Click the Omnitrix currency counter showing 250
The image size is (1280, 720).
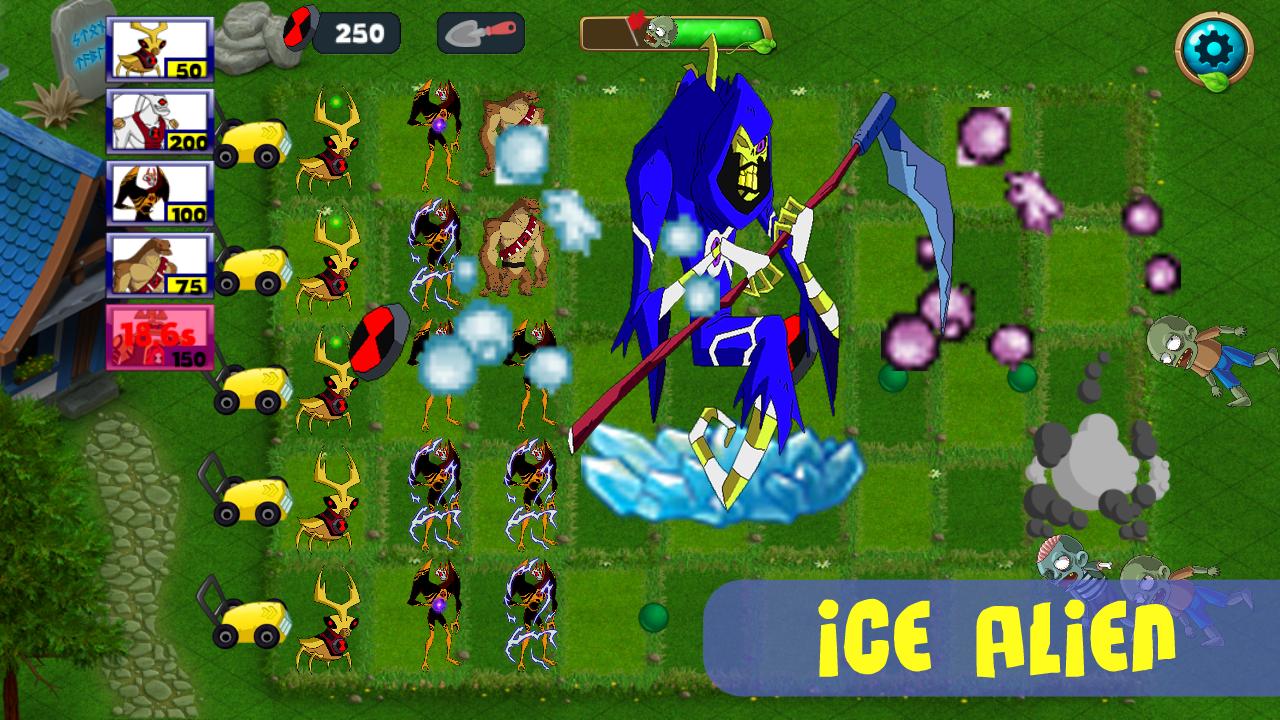[x=360, y=31]
